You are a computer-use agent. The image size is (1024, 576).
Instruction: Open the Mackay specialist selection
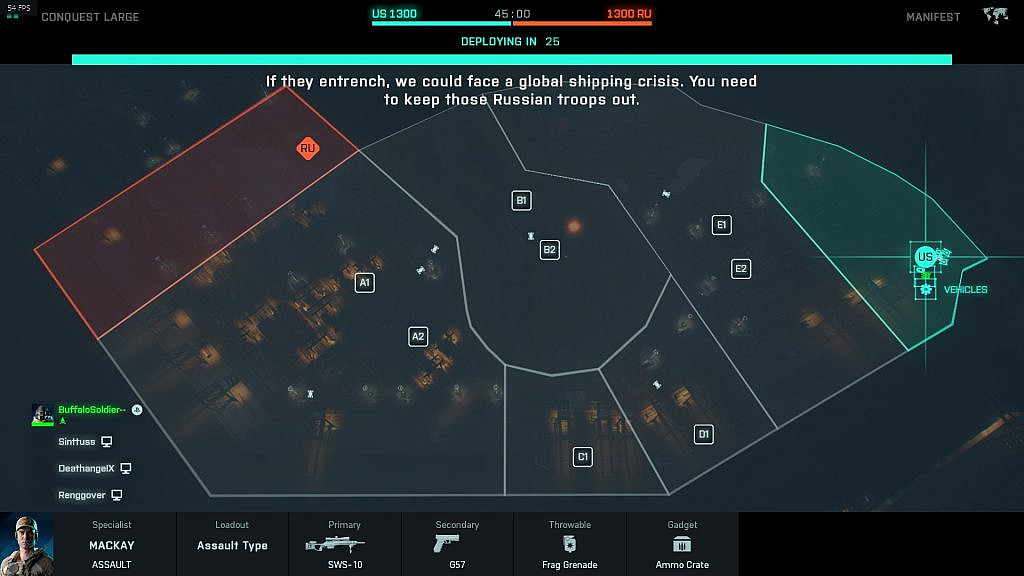(x=112, y=544)
